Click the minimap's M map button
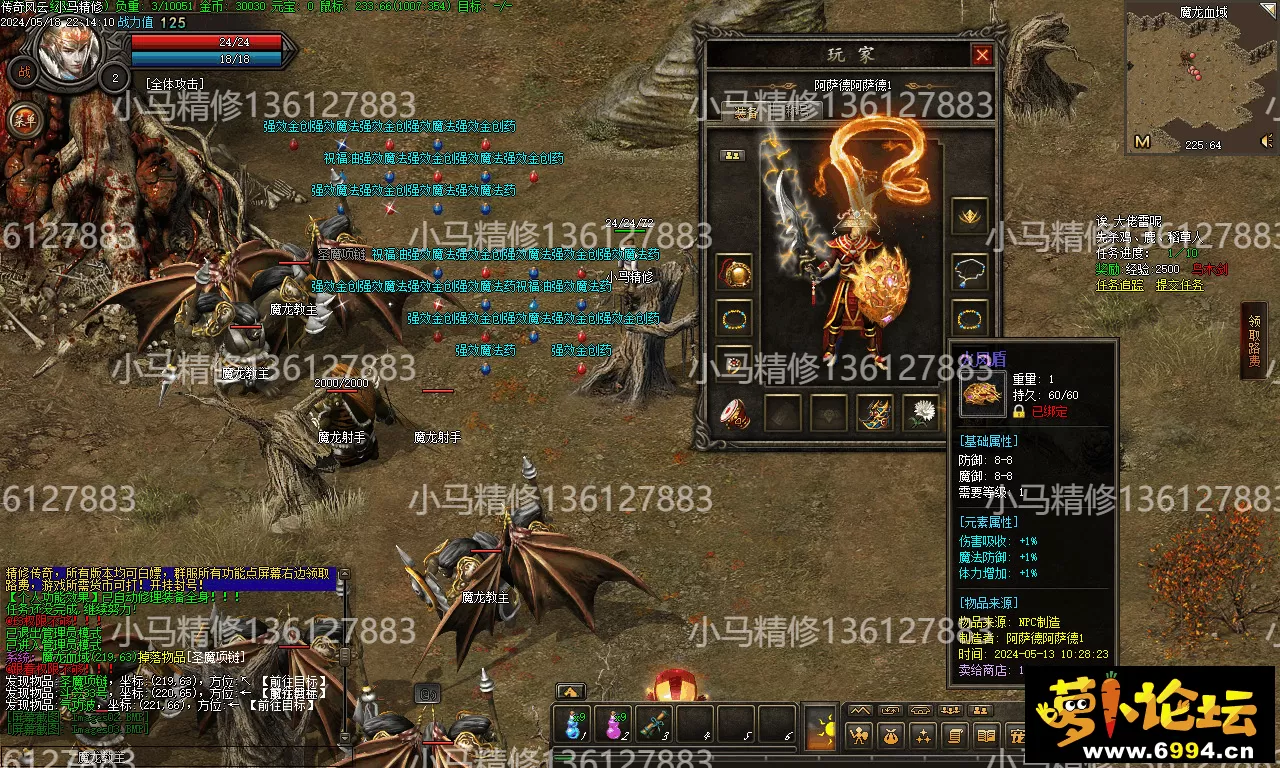The height and width of the screenshot is (768, 1280). click(x=1142, y=142)
